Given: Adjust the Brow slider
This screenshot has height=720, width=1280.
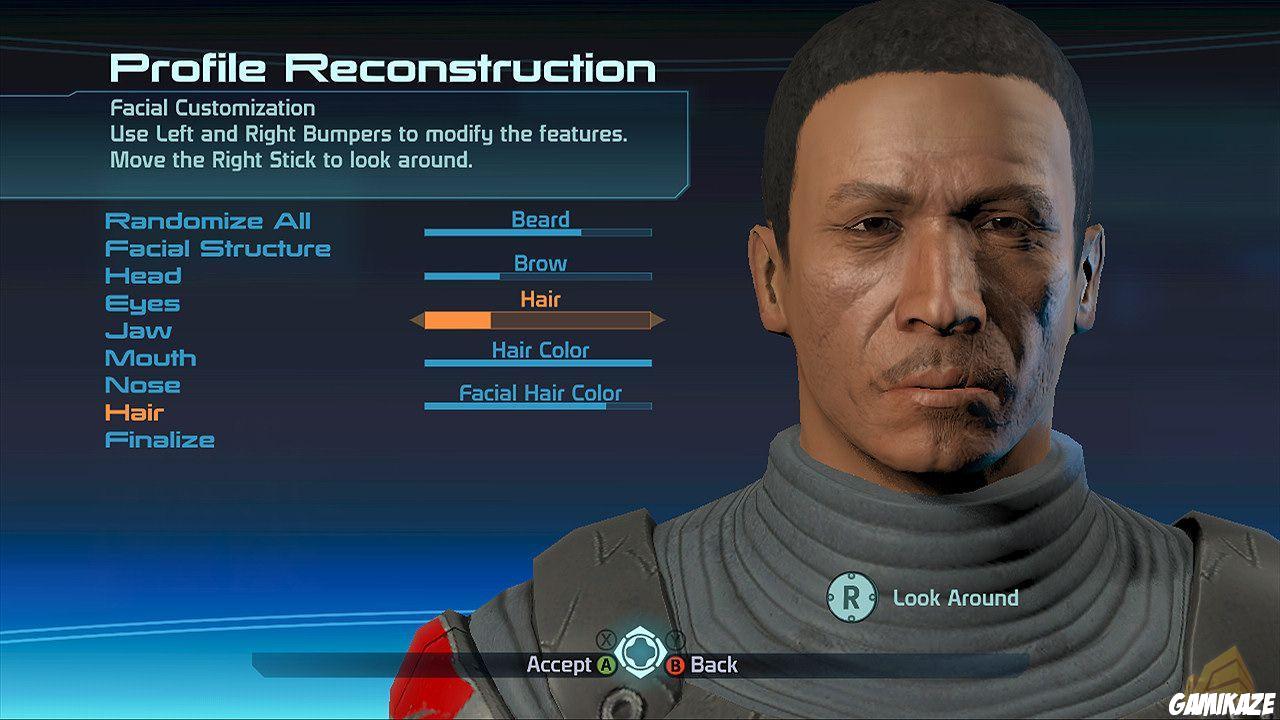Looking at the screenshot, I should (x=538, y=276).
